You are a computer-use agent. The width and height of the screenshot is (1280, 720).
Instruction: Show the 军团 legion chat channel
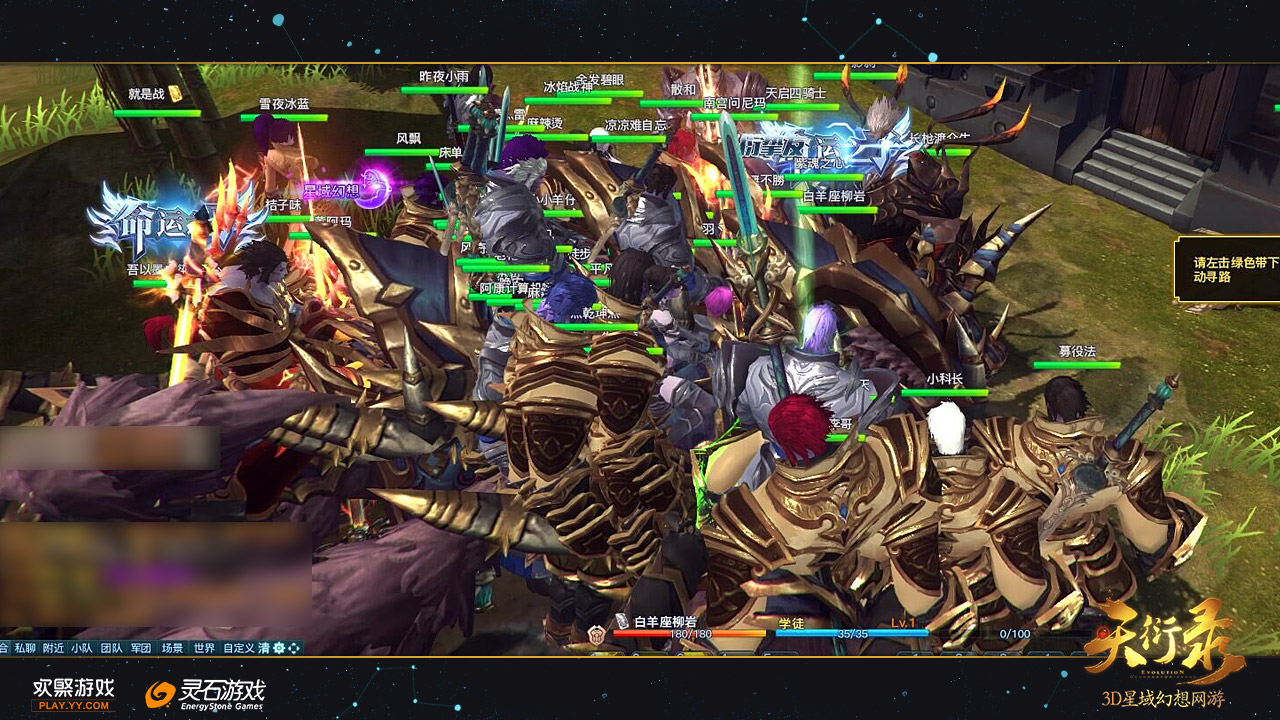[141, 648]
